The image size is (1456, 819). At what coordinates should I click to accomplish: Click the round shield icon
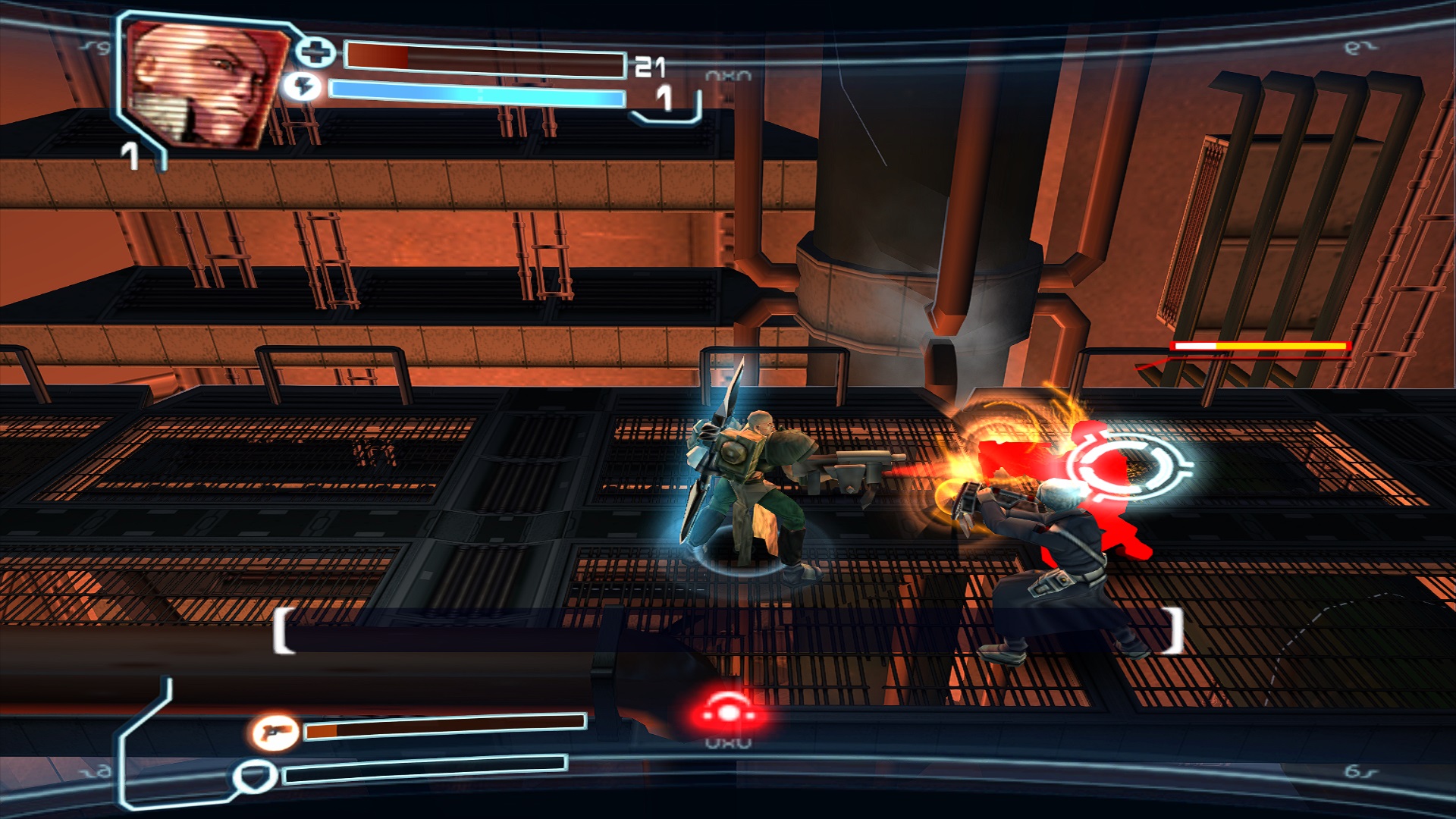(255, 777)
